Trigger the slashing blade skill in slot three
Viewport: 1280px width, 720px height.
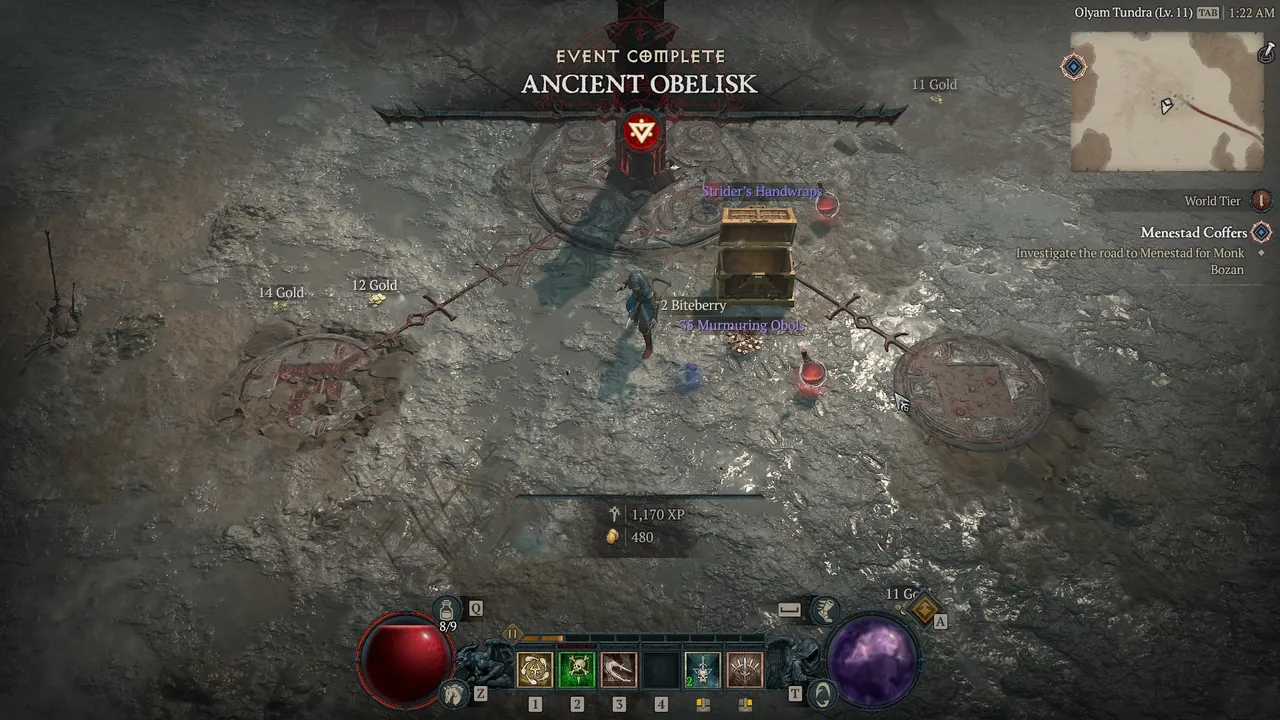619,670
